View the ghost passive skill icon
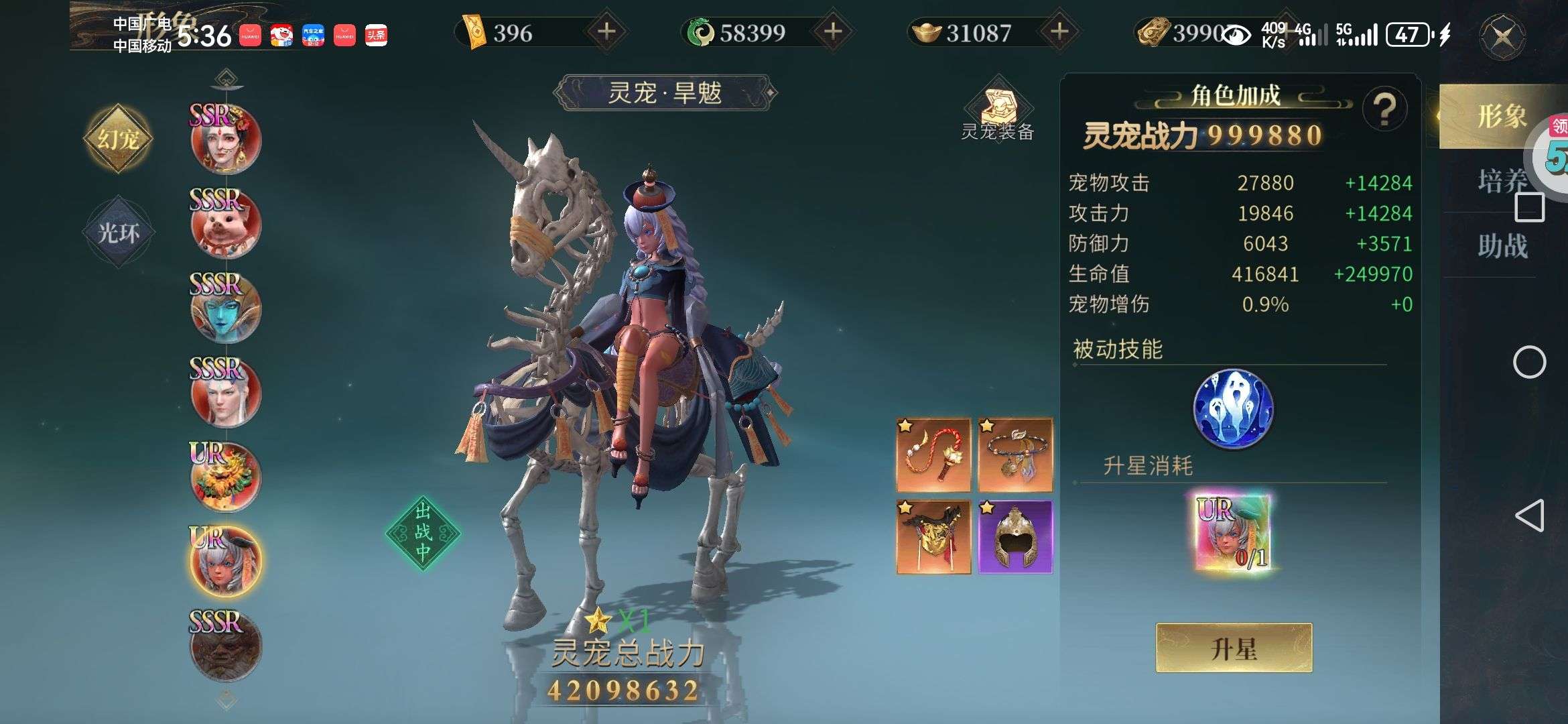Screen dimensions: 1568x724 [1233, 408]
